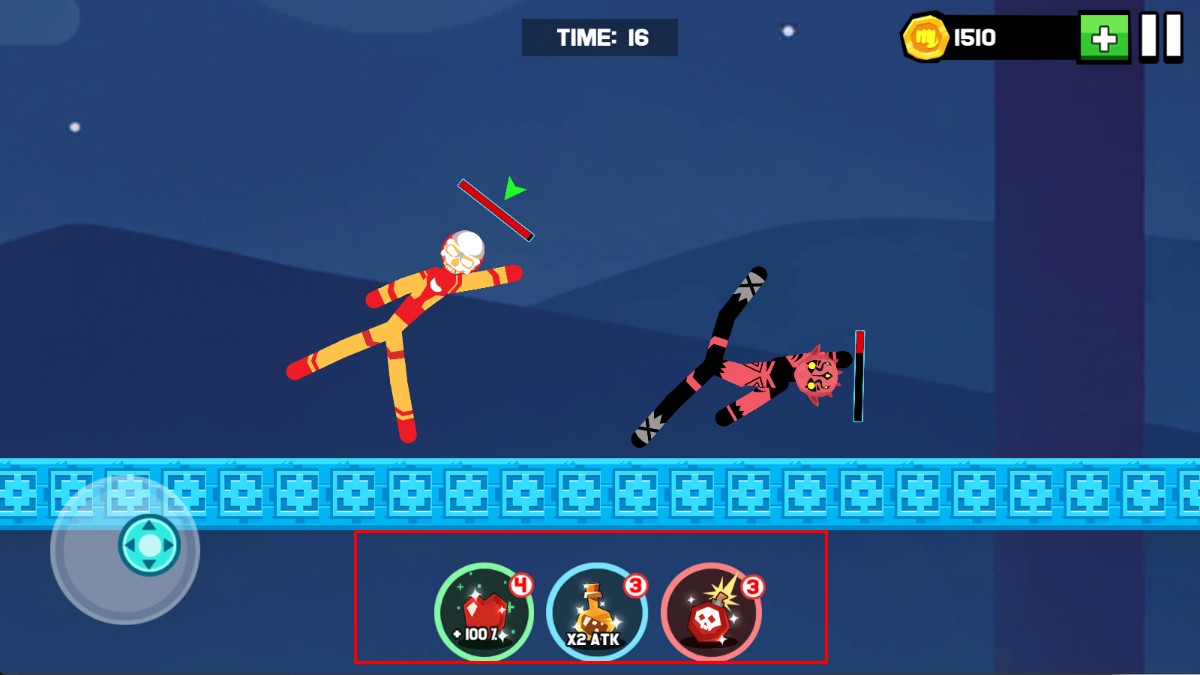Tap the virtual joystick knob
1200x675 pixels.
coord(149,545)
